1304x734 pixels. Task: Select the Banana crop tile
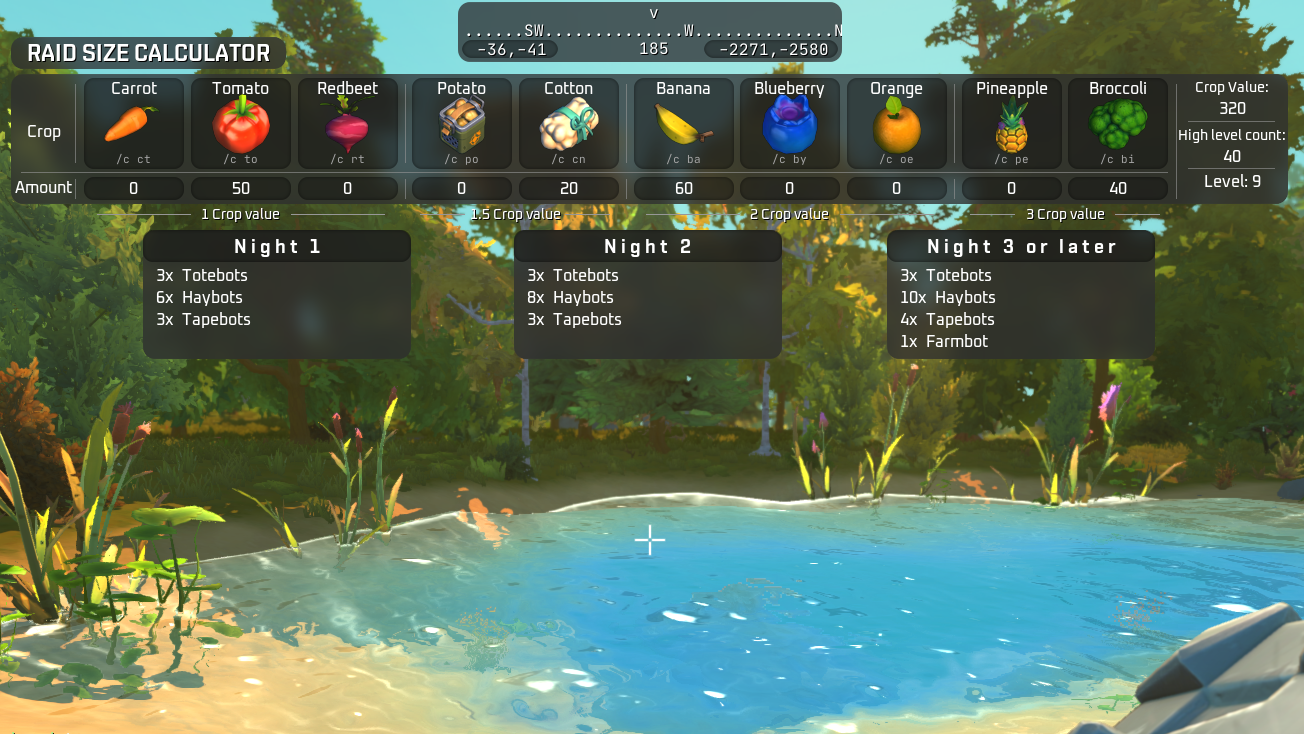[684, 124]
